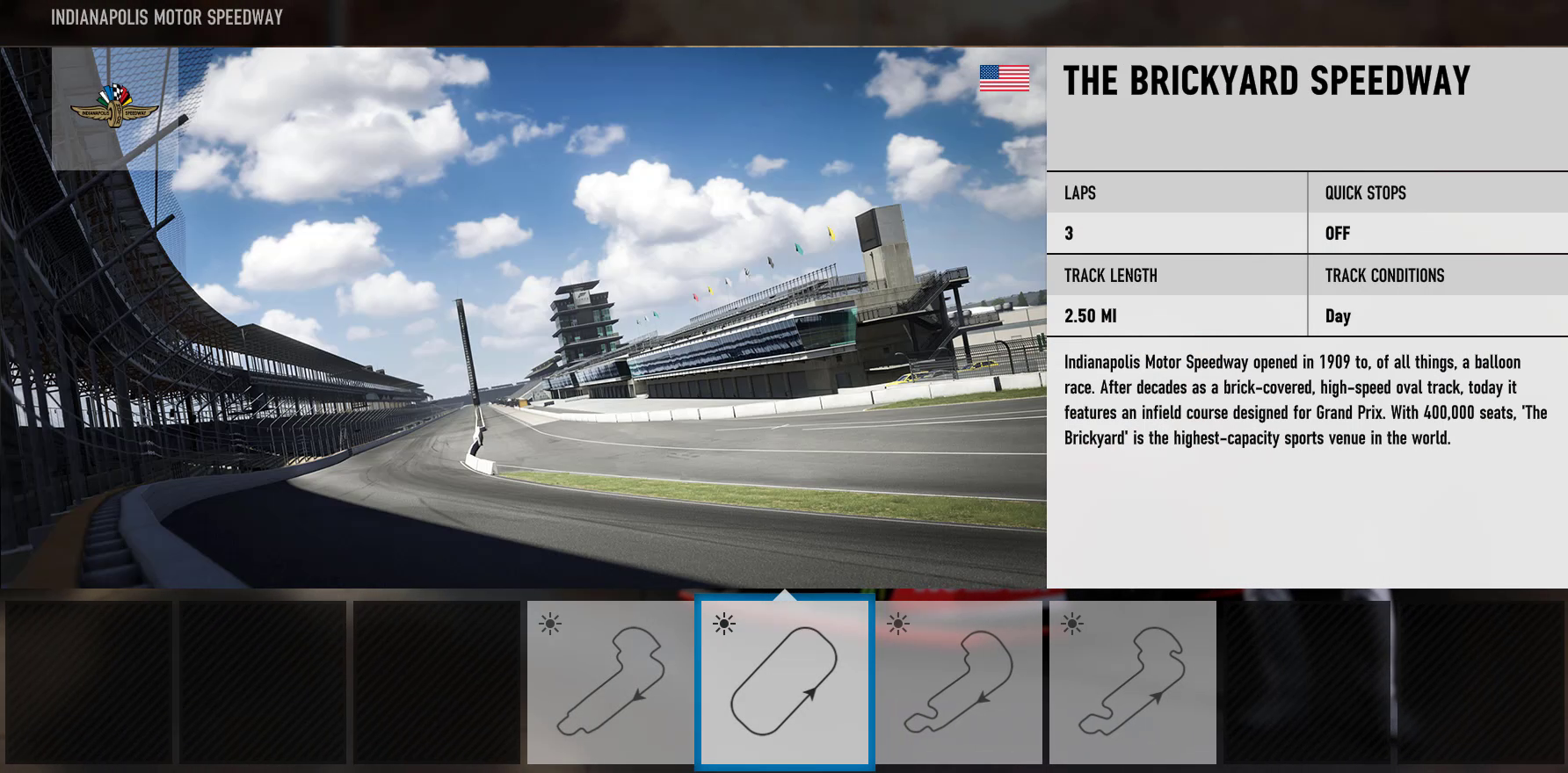Select THE BRICKYARD SPEEDWAY title
This screenshot has width=1568, height=773.
point(1266,80)
